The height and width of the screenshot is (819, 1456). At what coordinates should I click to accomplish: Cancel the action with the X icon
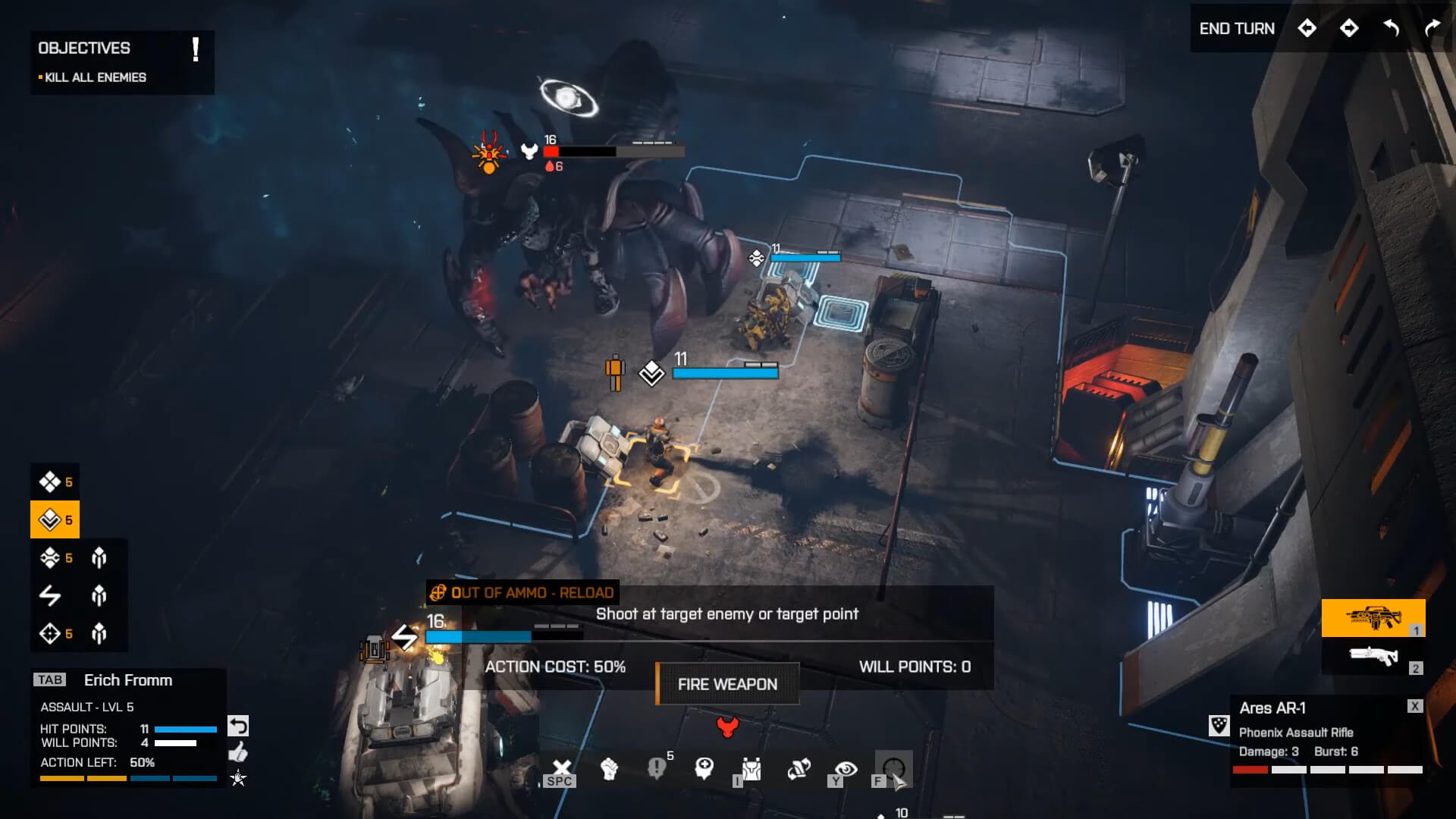pos(561,769)
